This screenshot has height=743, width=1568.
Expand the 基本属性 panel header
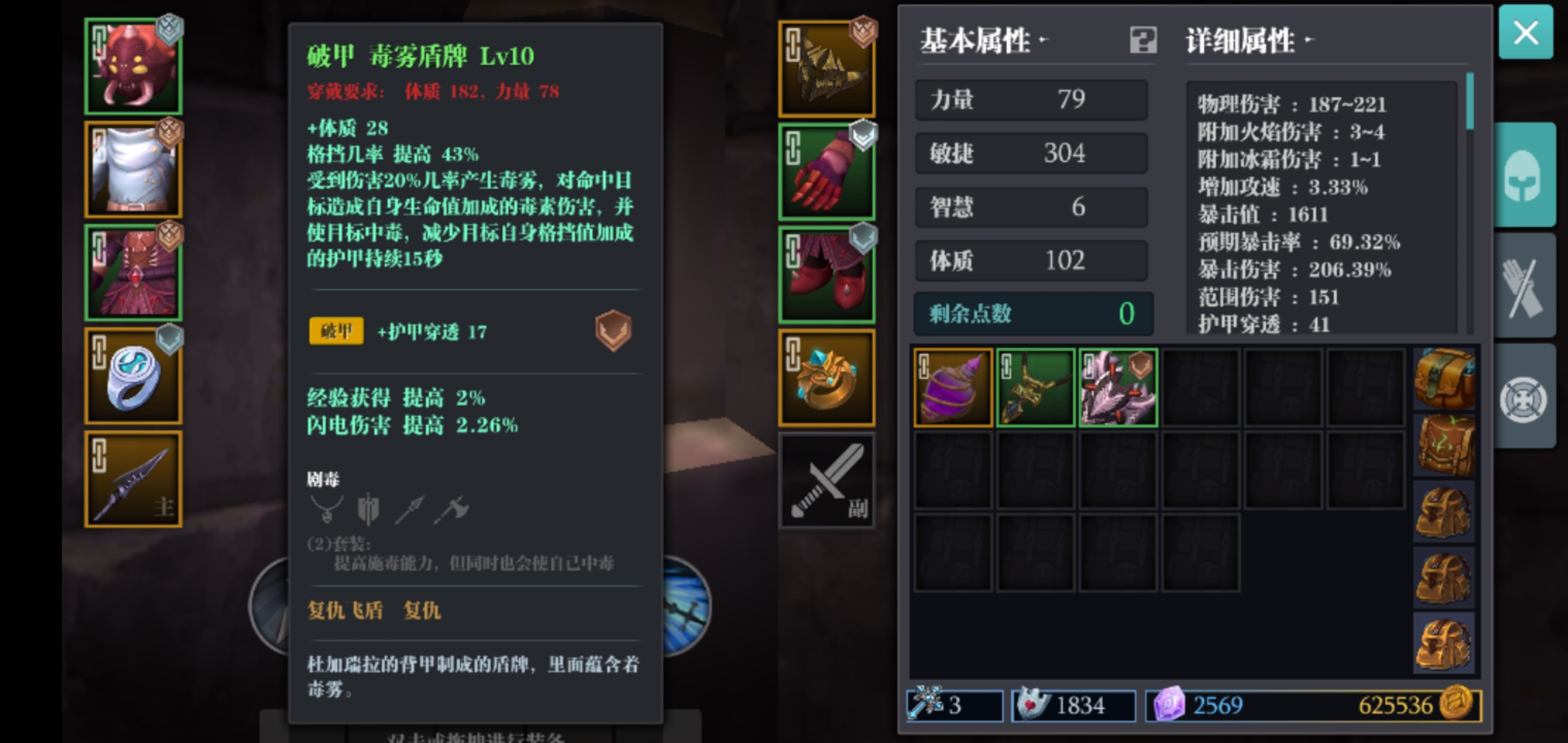pyautogui.click(x=977, y=41)
